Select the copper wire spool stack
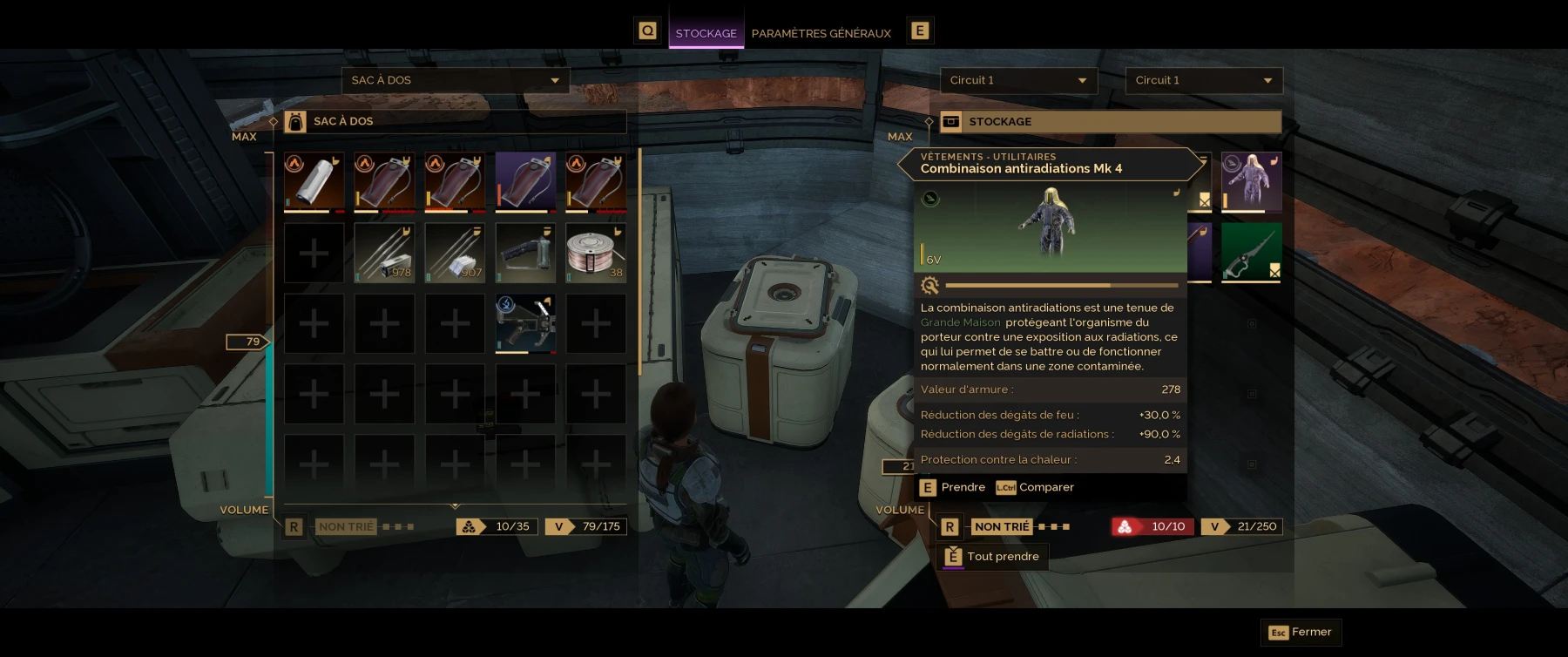1568x657 pixels. point(596,253)
